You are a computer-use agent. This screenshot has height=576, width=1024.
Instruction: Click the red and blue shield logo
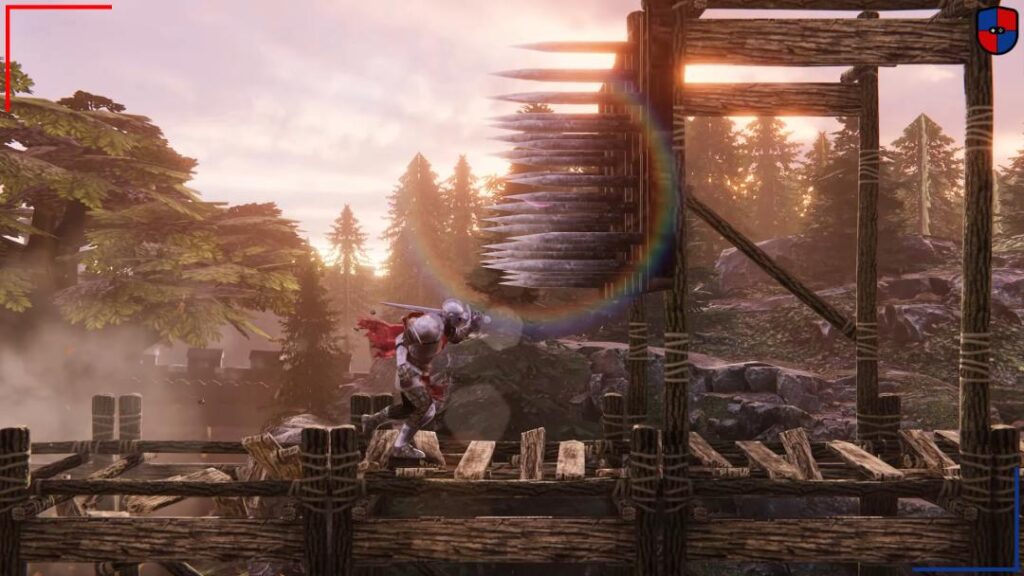(996, 29)
